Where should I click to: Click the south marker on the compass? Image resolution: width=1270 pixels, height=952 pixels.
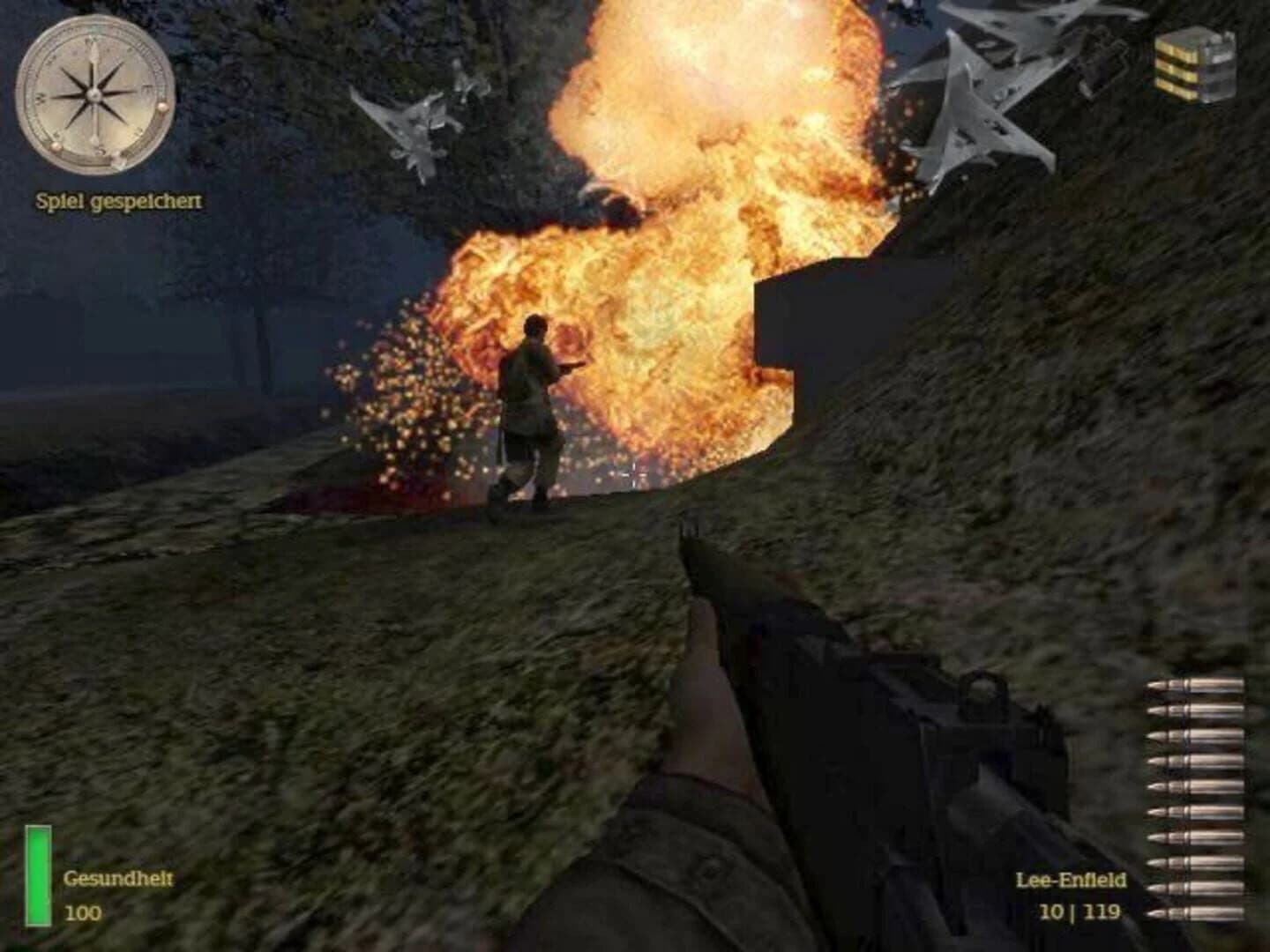pyautogui.click(x=101, y=150)
